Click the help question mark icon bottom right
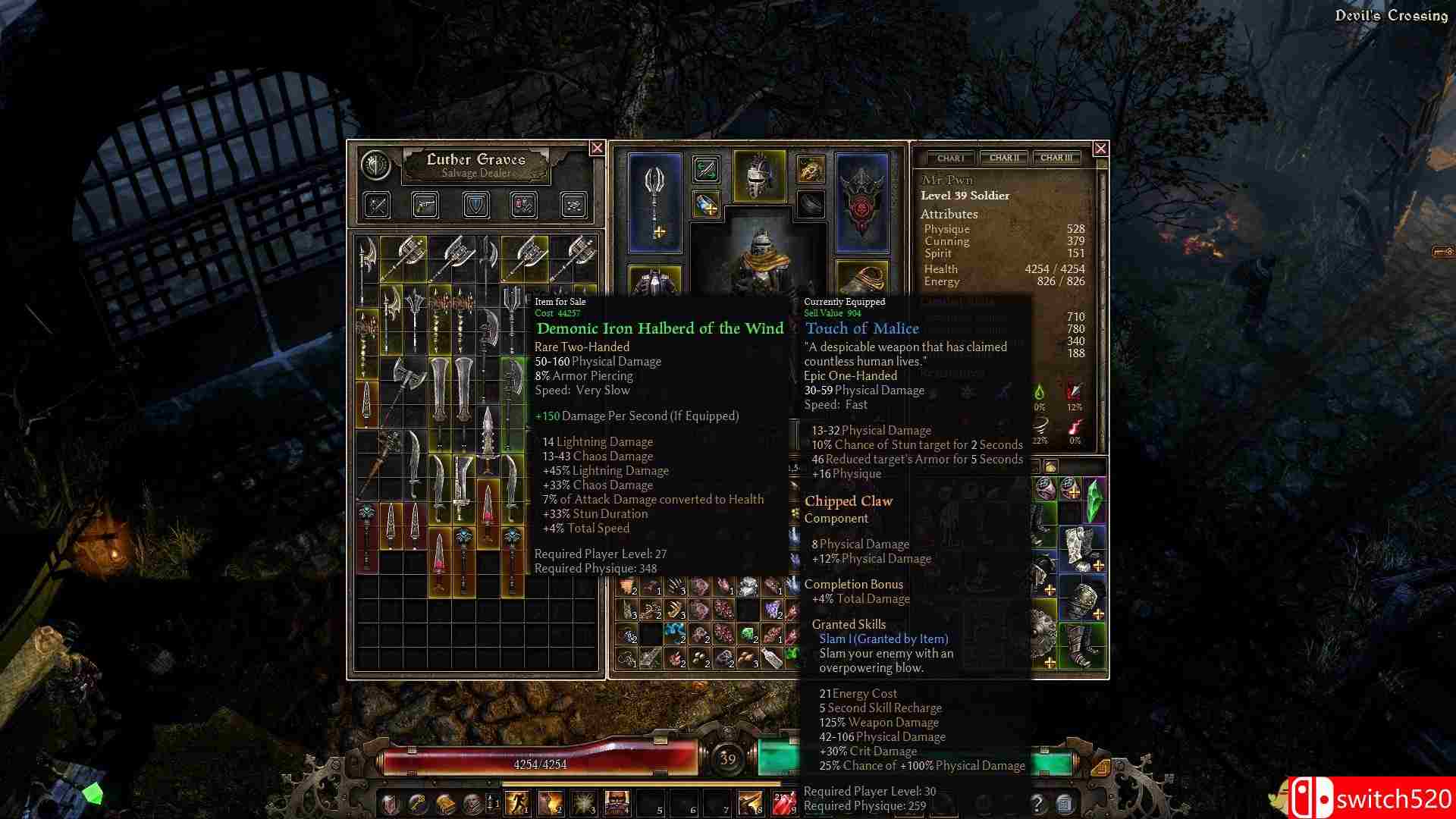This screenshot has width=1456, height=819. click(x=1037, y=804)
